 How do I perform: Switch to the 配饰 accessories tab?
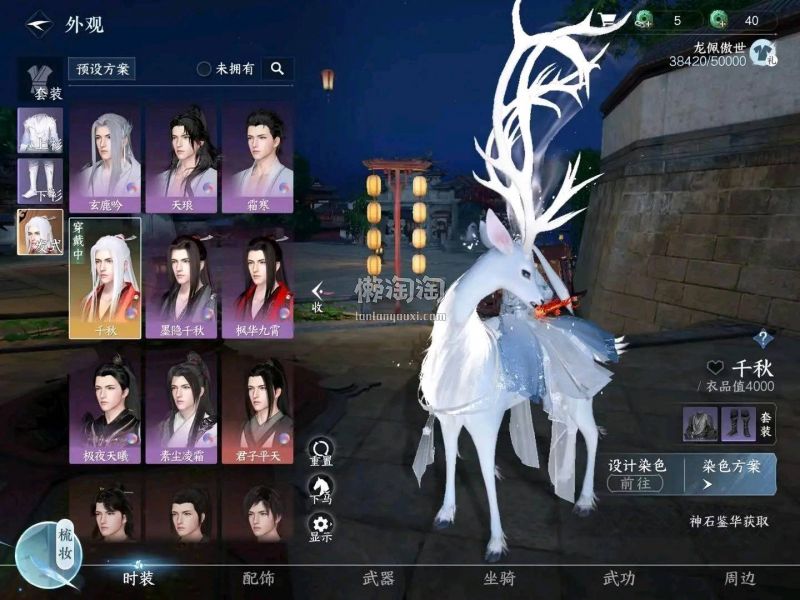(x=258, y=577)
